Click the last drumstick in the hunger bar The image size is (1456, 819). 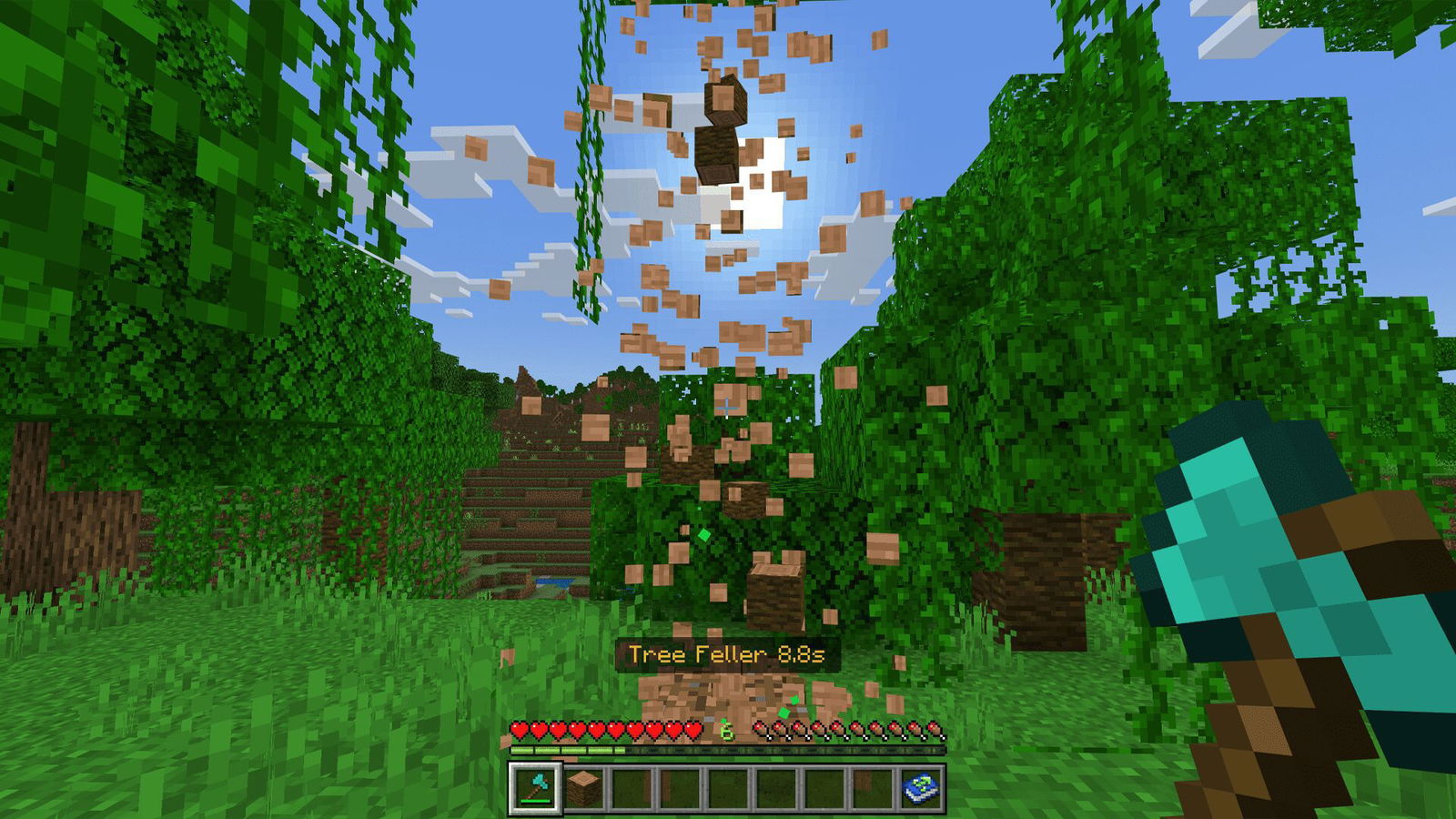[935, 729]
